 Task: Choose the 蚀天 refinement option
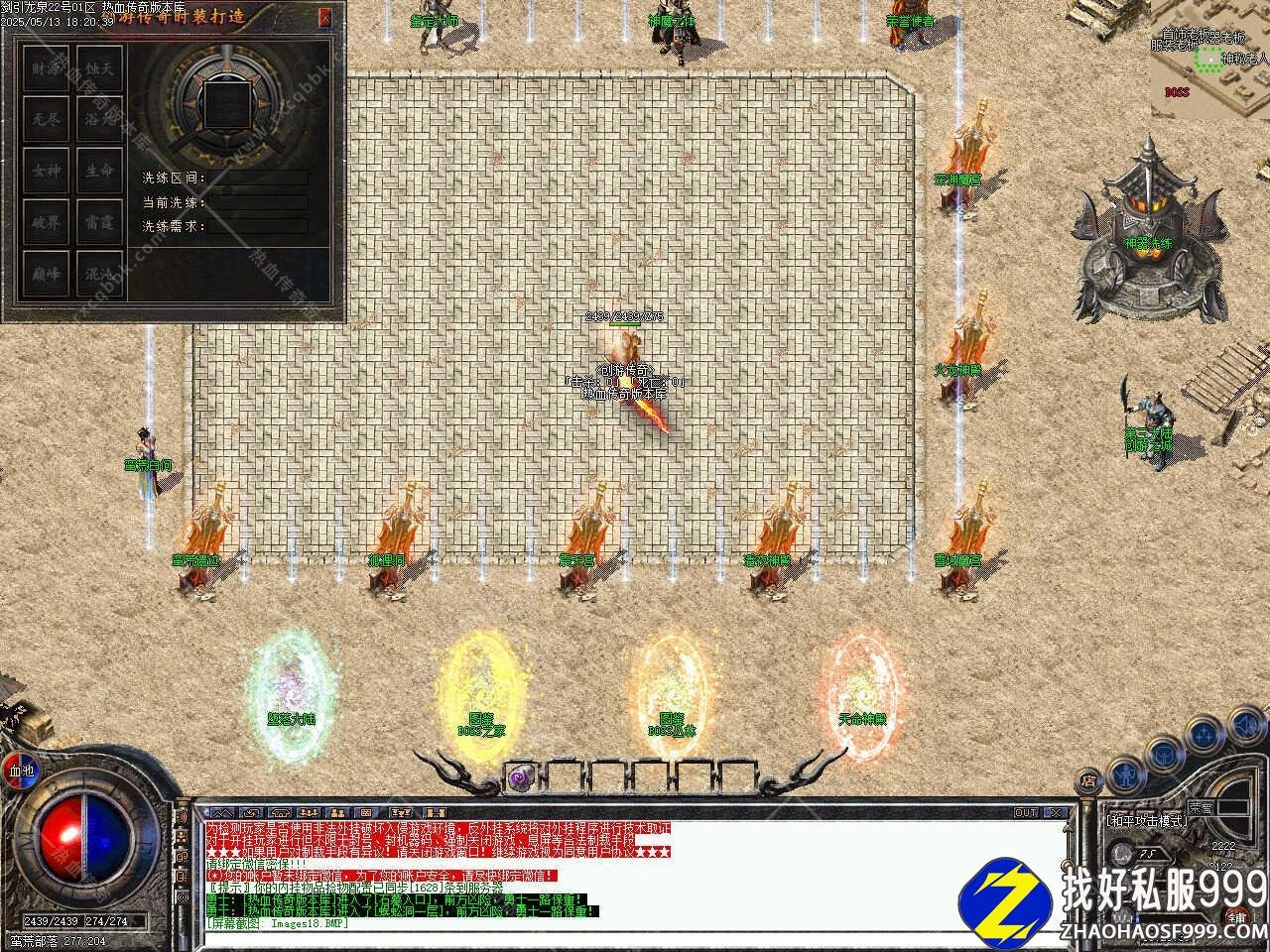click(99, 68)
